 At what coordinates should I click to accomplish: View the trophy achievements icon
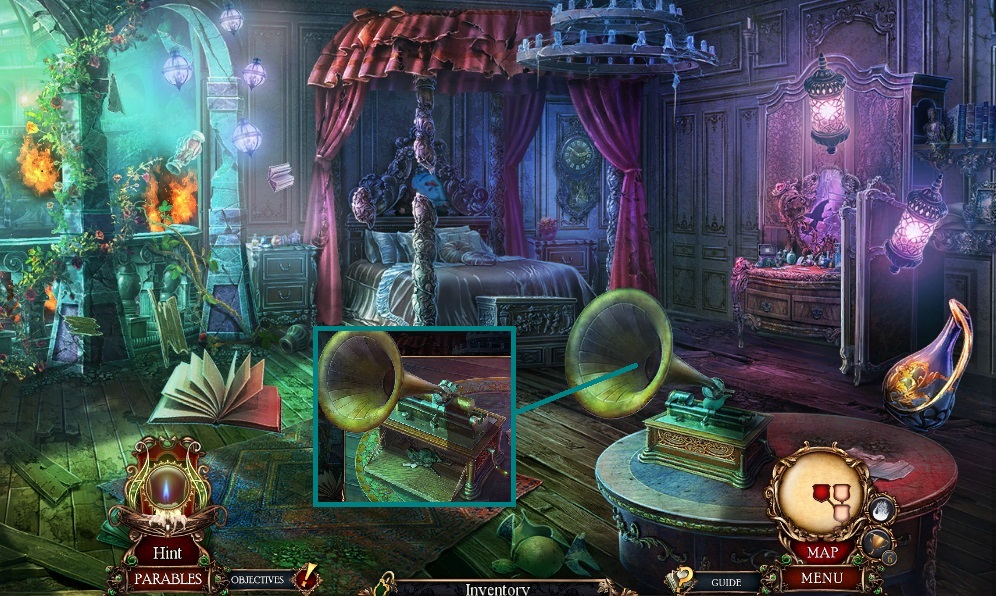tap(876, 544)
